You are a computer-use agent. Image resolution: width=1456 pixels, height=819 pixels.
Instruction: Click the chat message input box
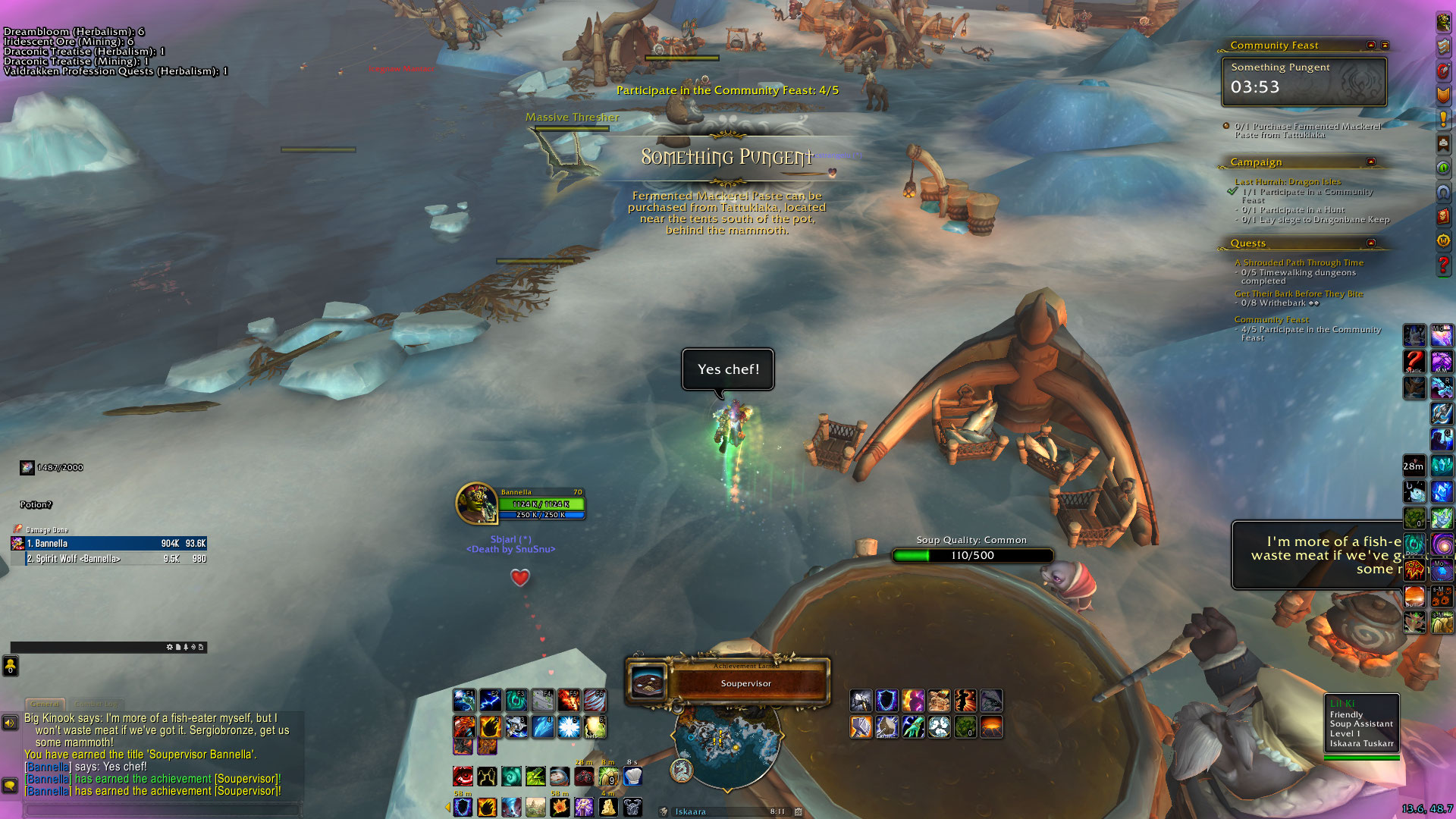pyautogui.click(x=163, y=809)
